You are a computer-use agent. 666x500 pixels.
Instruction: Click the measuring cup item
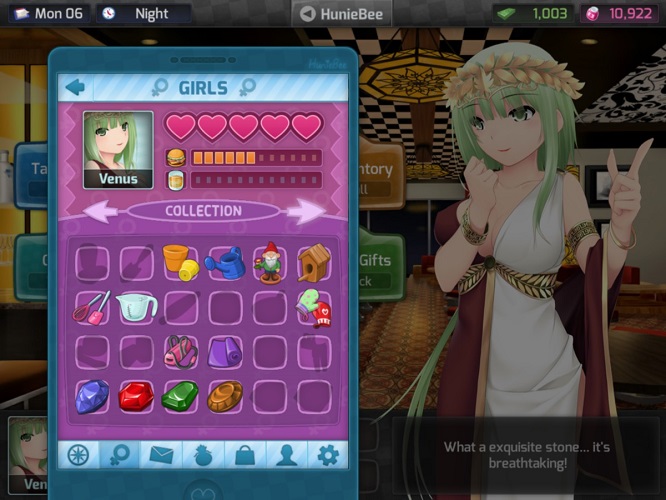click(135, 308)
